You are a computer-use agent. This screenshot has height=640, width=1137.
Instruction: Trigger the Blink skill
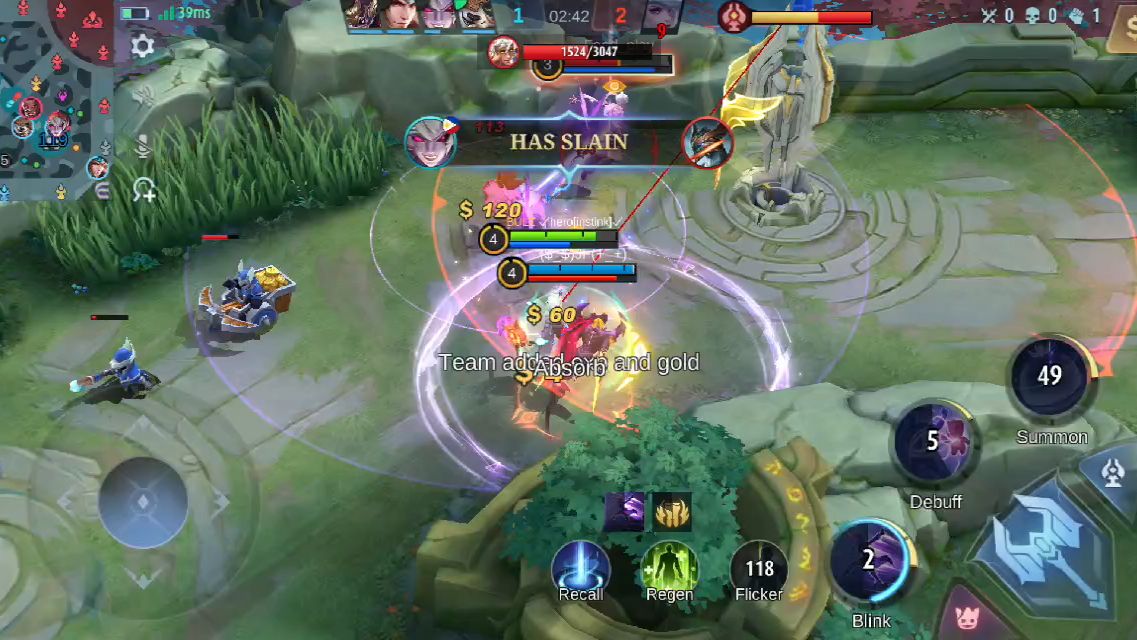pos(870,561)
